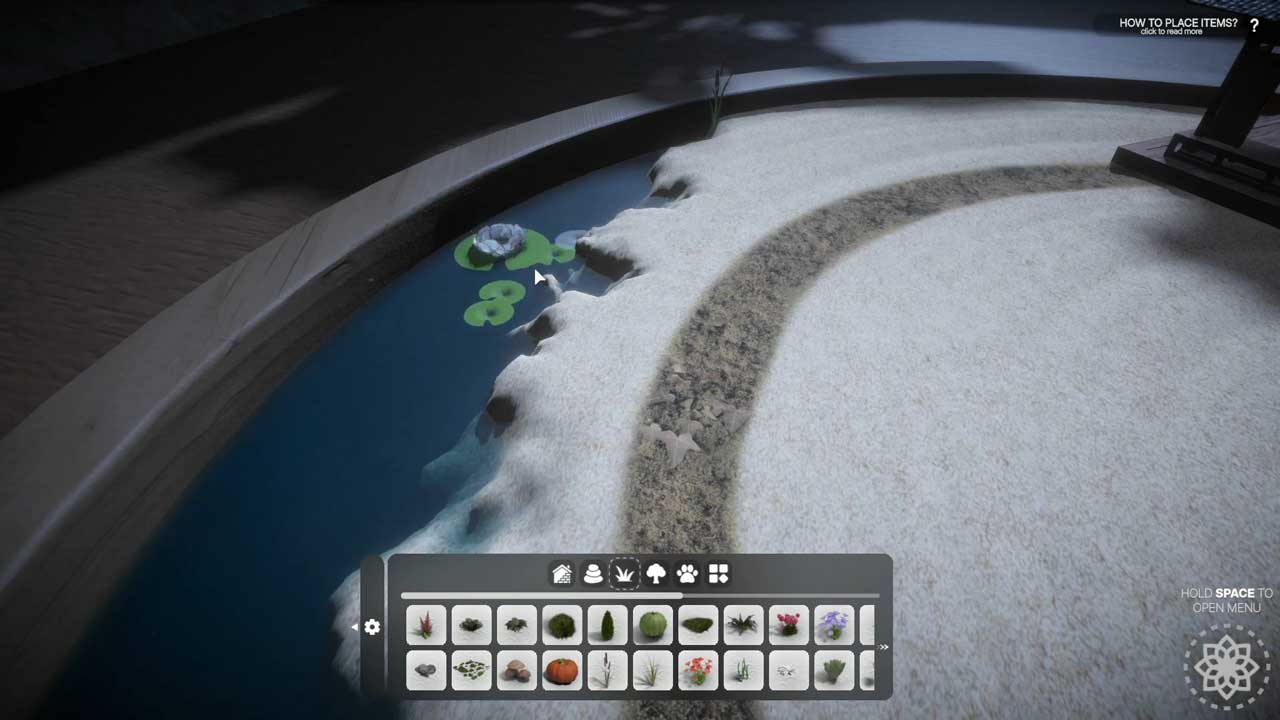Pick the green round melon item
Image resolution: width=1280 pixels, height=720 pixels.
click(x=652, y=625)
